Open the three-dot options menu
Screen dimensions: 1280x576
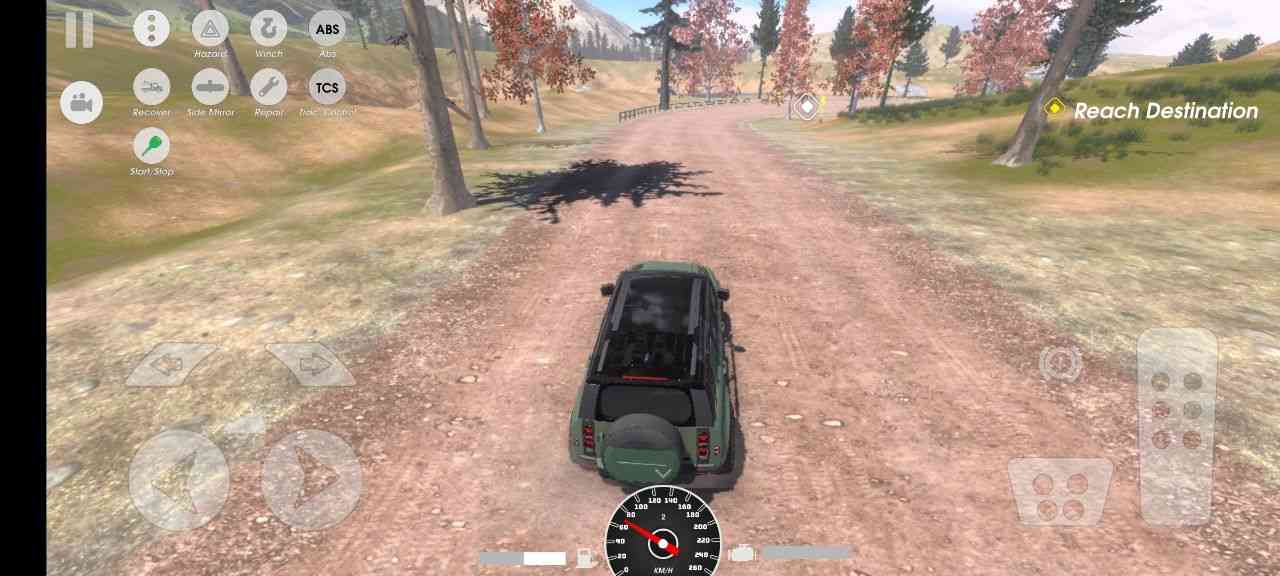(x=151, y=28)
